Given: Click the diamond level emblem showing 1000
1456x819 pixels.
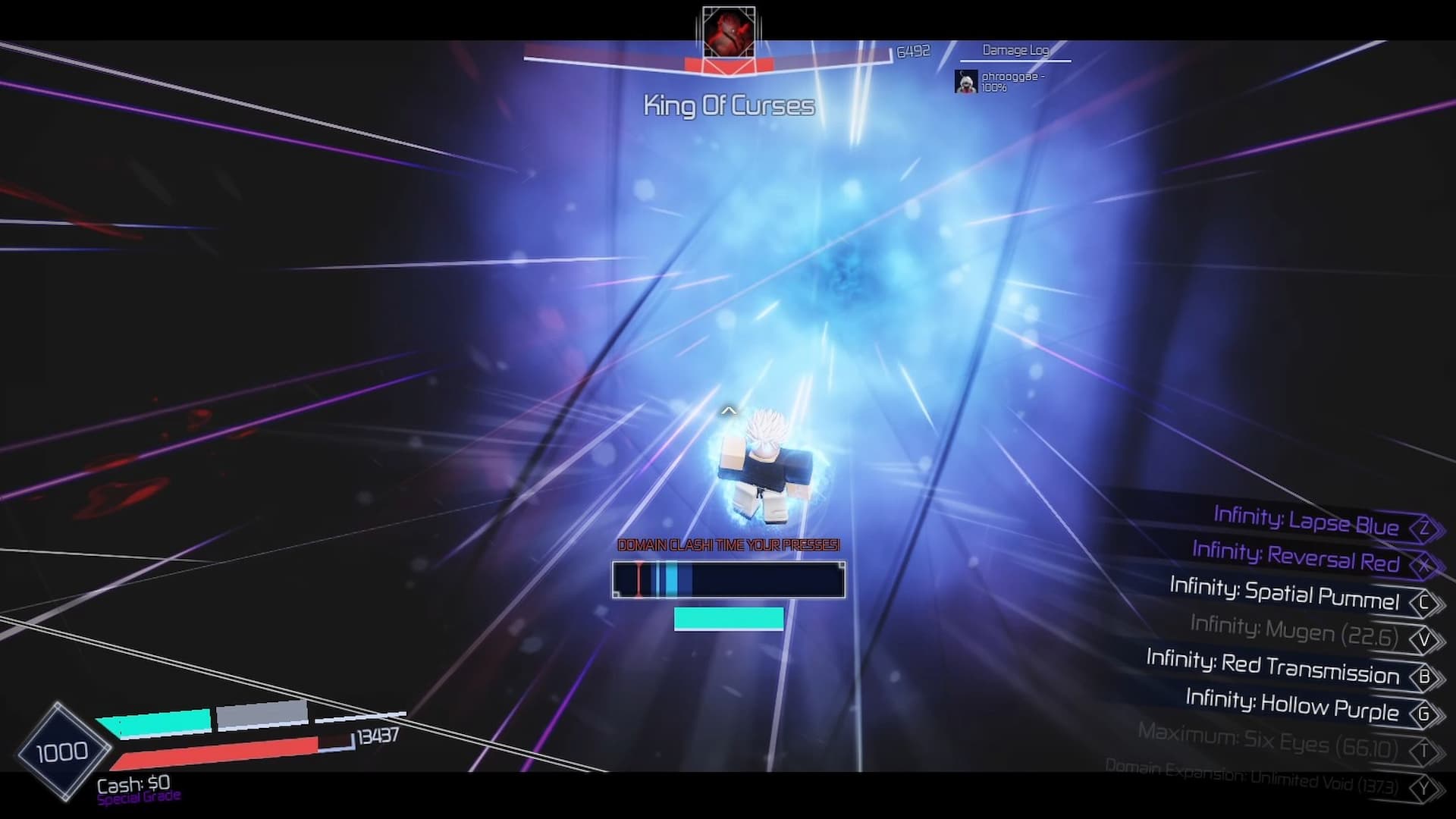Looking at the screenshot, I should [x=64, y=751].
